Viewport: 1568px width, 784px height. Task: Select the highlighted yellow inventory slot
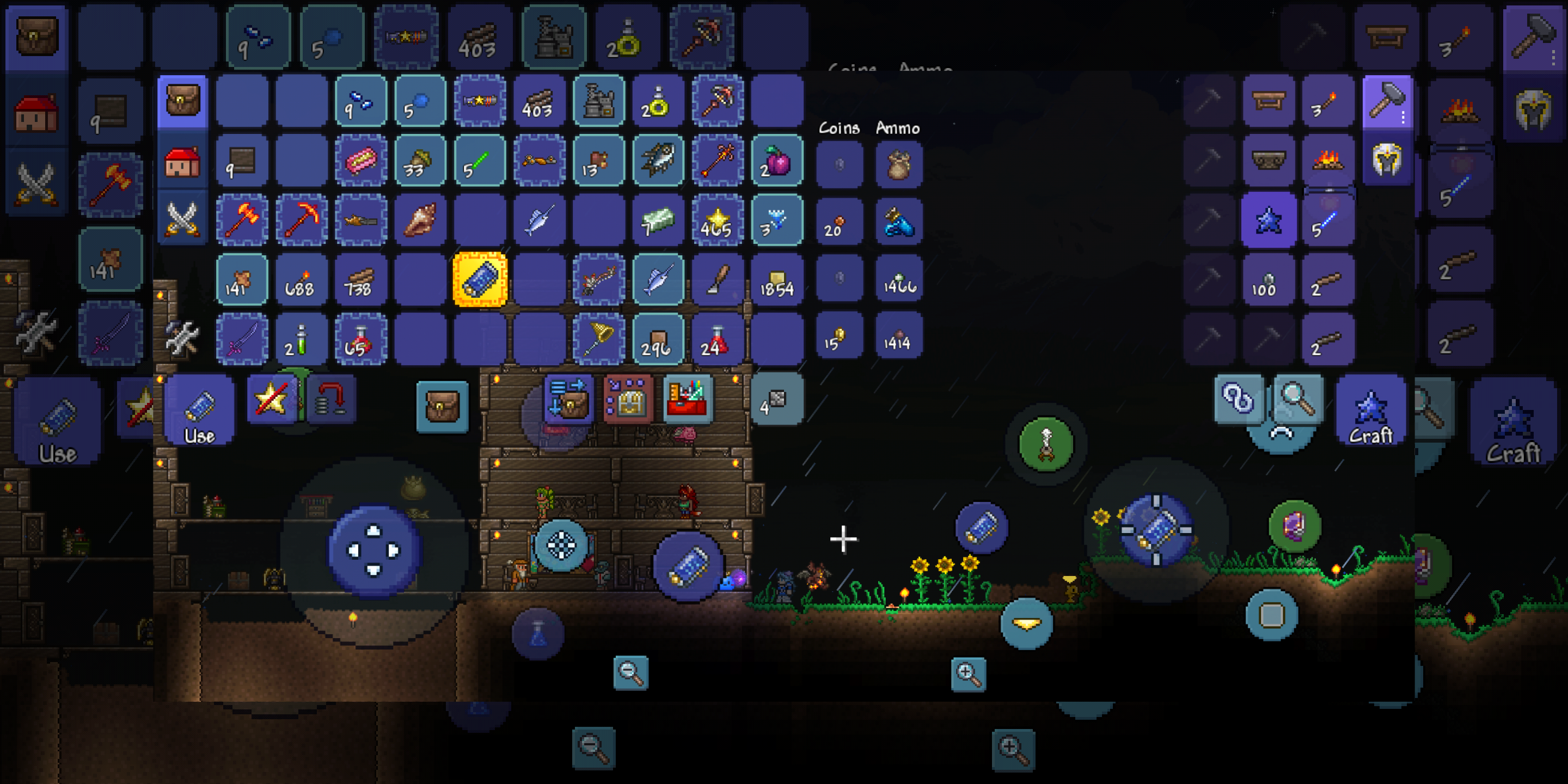tap(480, 279)
